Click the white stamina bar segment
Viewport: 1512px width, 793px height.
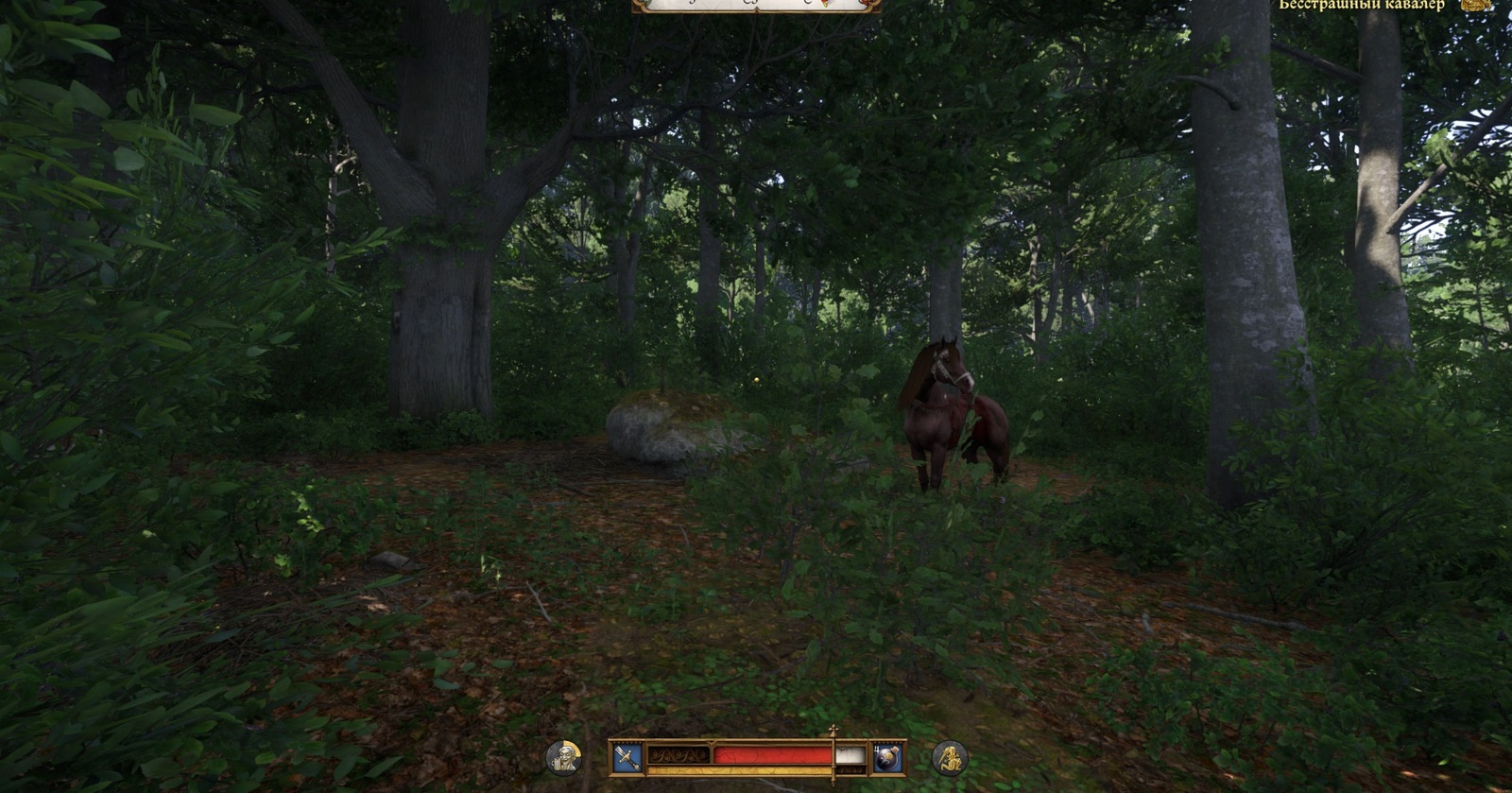tap(850, 756)
